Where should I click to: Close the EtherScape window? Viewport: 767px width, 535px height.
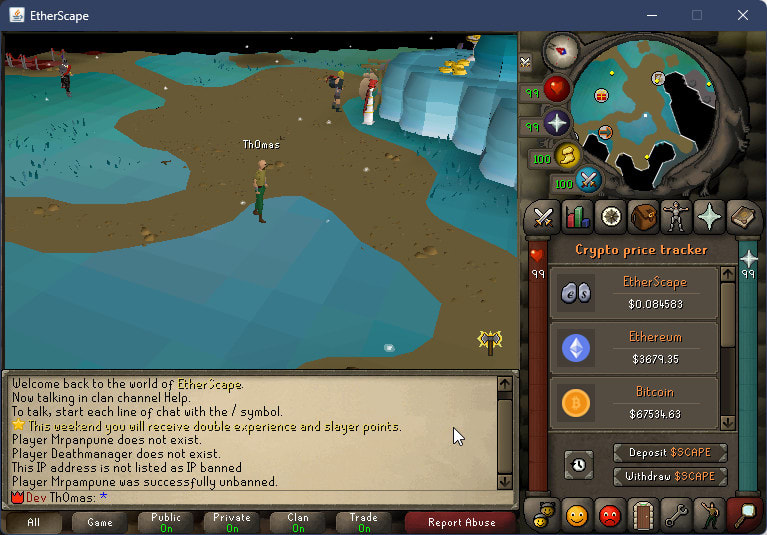pyautogui.click(x=741, y=15)
